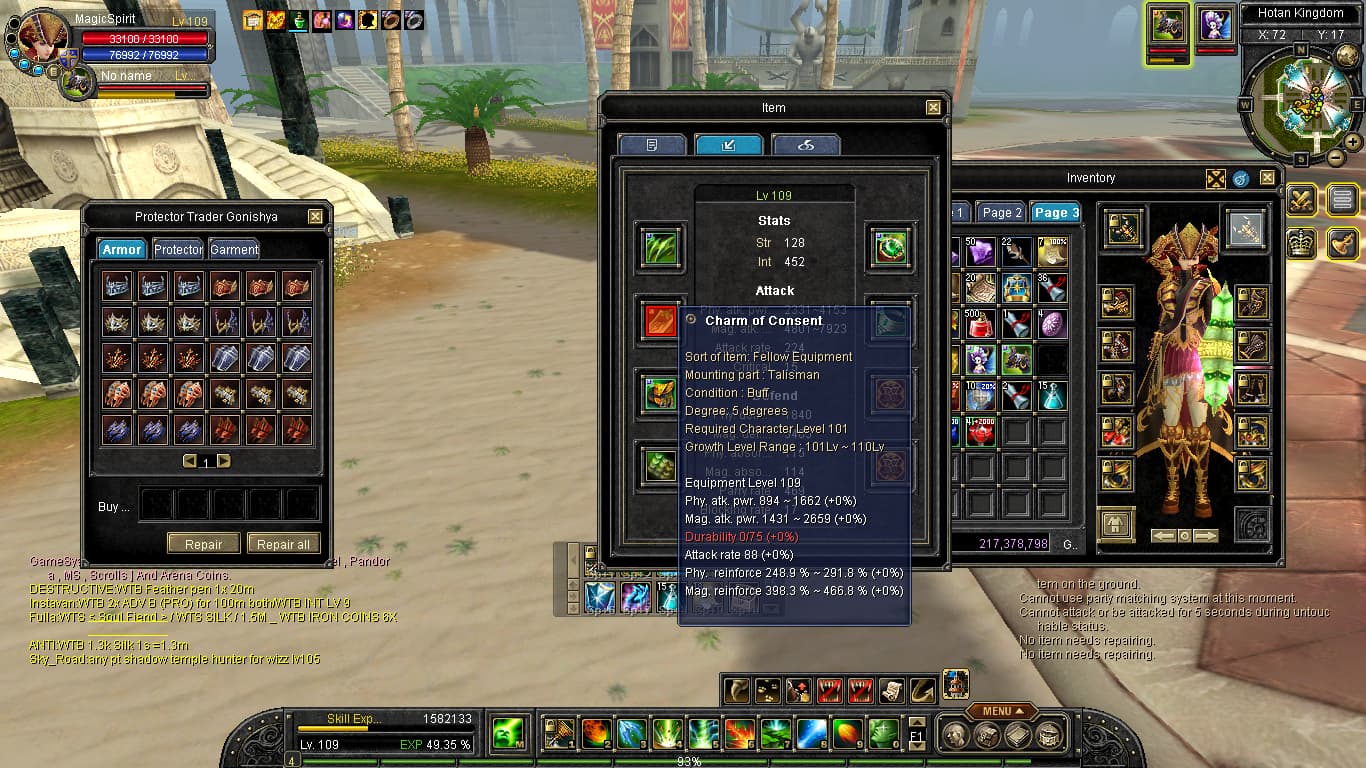Click the Repair button
This screenshot has width=1366, height=768.
[x=203, y=544]
